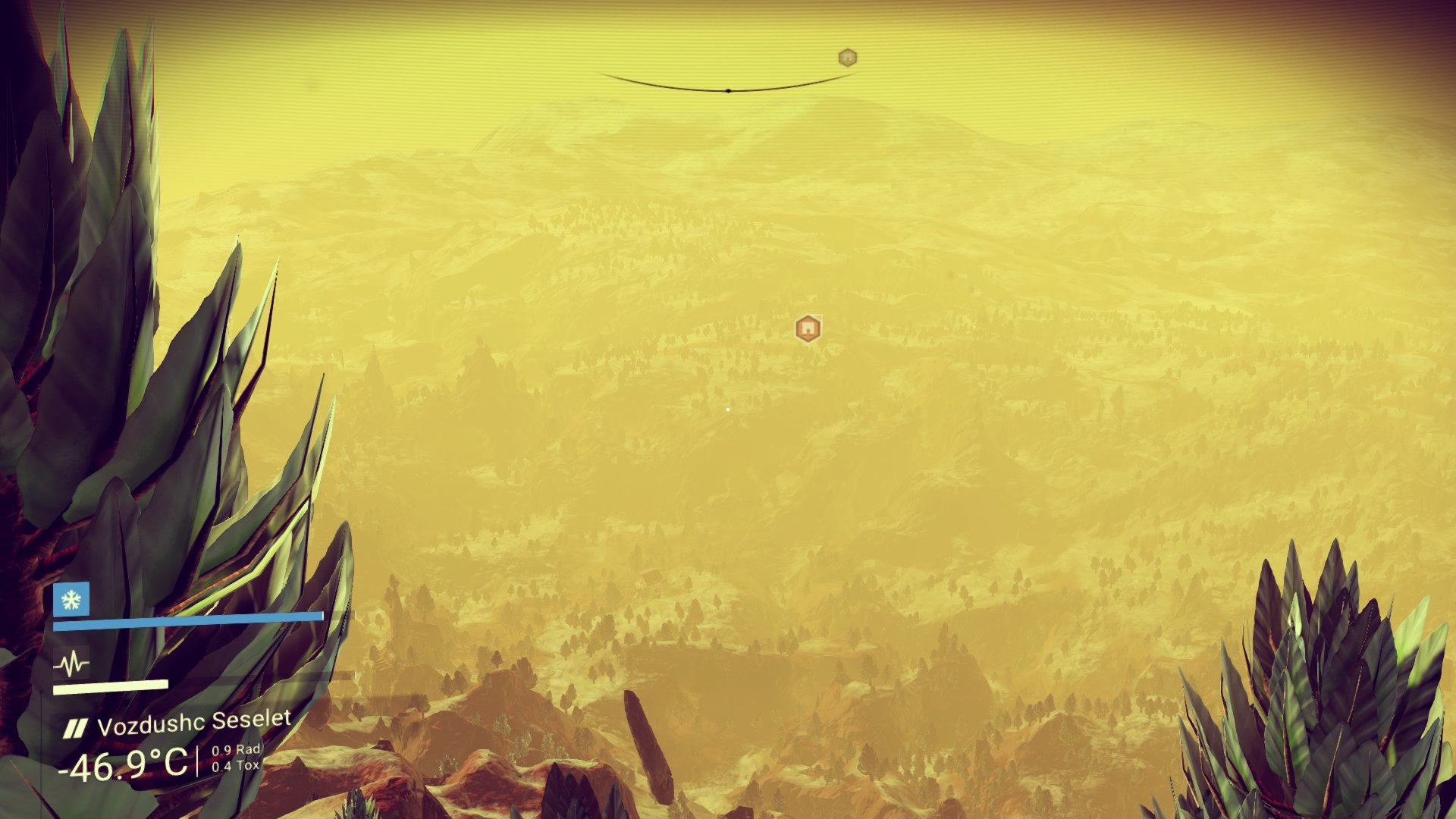Click the curved compass line
The image size is (1456, 819).
[x=728, y=89]
